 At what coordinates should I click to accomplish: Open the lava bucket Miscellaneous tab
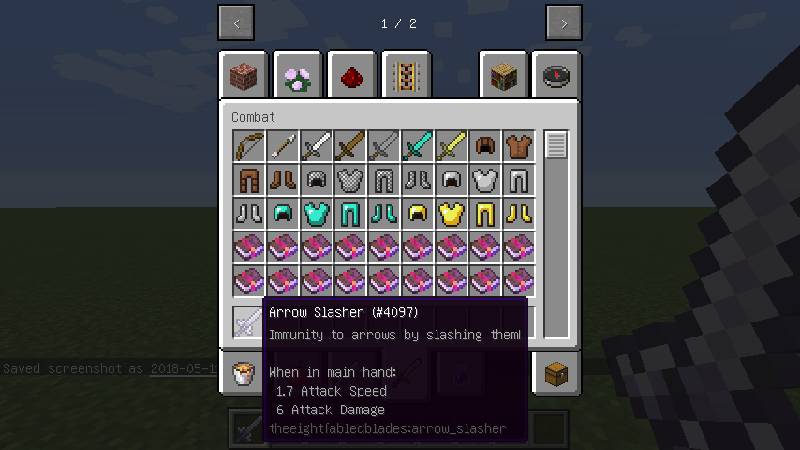tap(243, 374)
